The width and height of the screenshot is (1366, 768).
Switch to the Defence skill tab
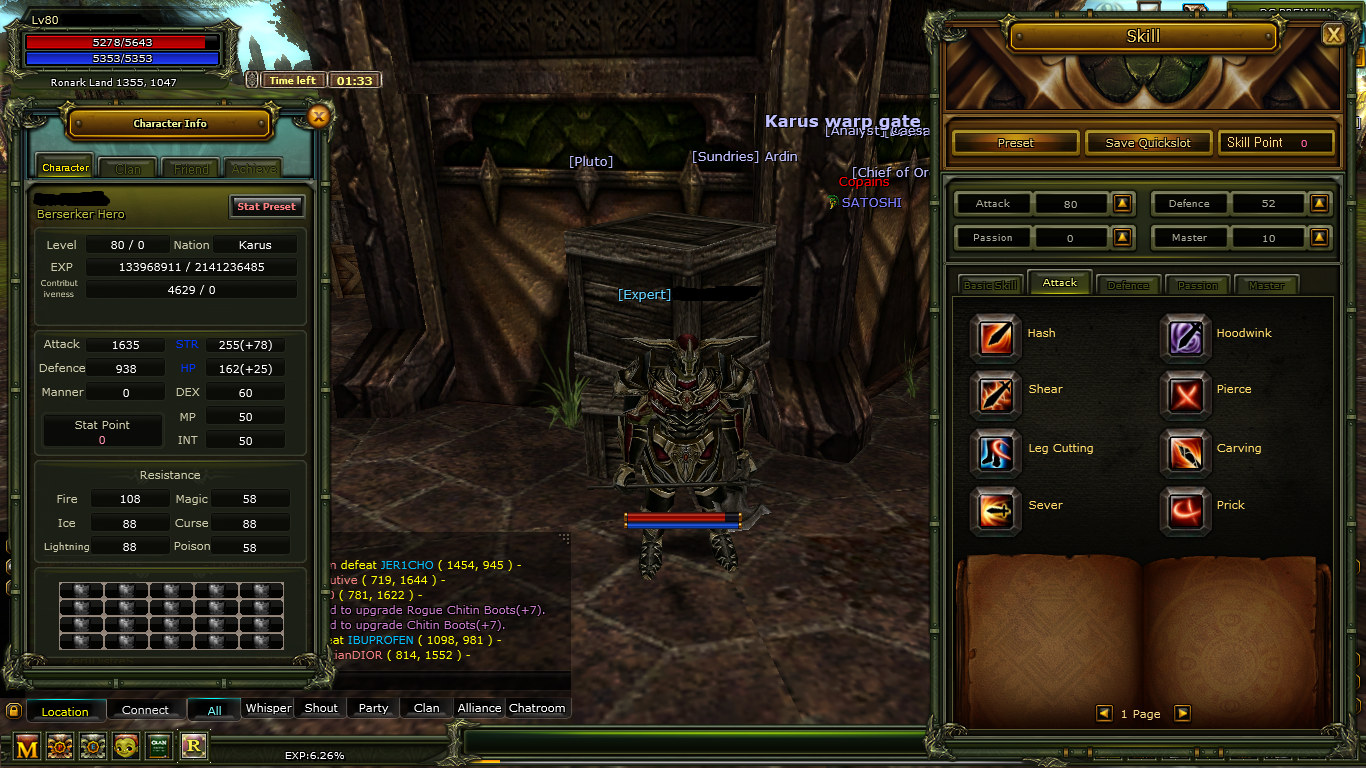point(1128,284)
